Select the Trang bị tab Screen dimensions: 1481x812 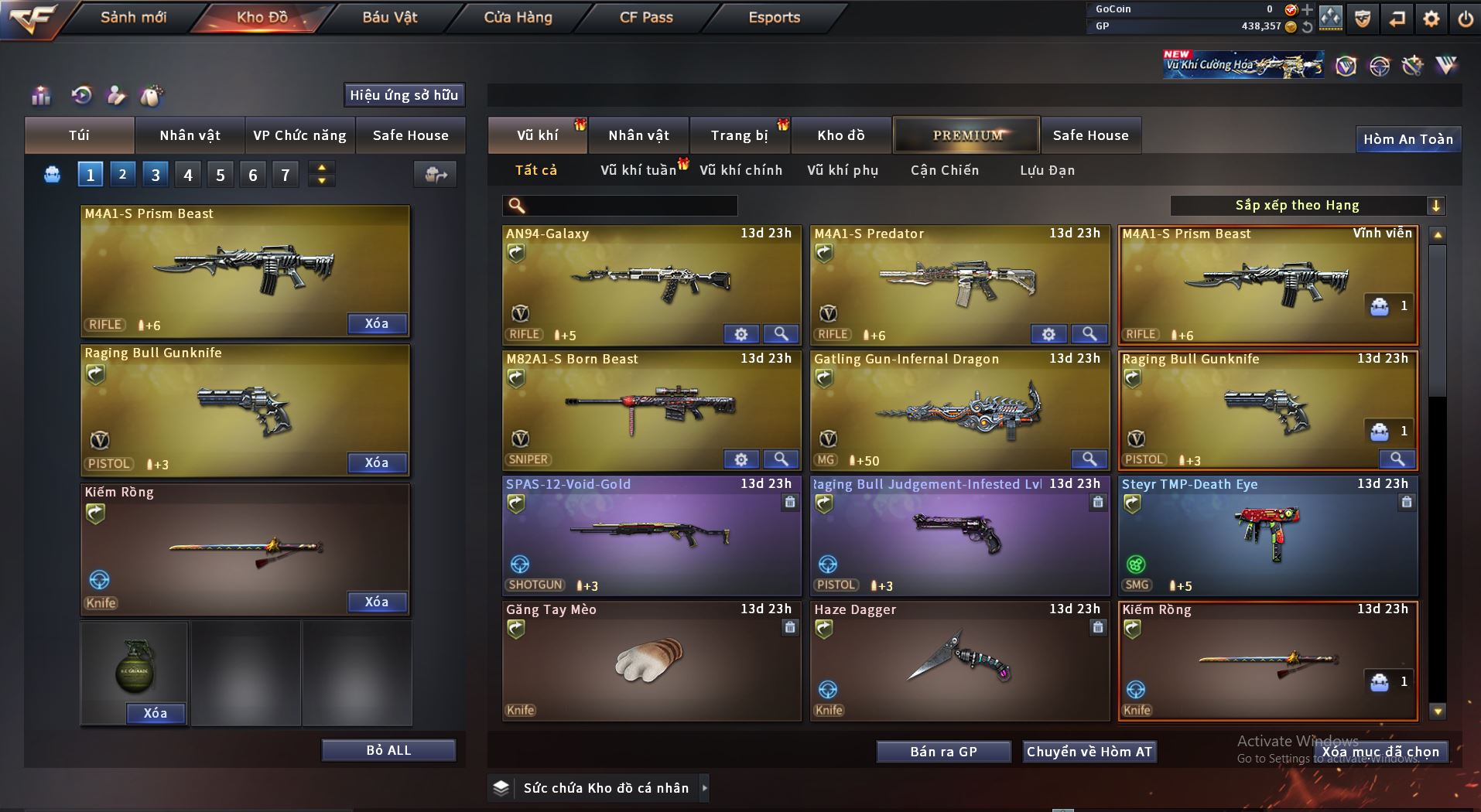point(739,135)
